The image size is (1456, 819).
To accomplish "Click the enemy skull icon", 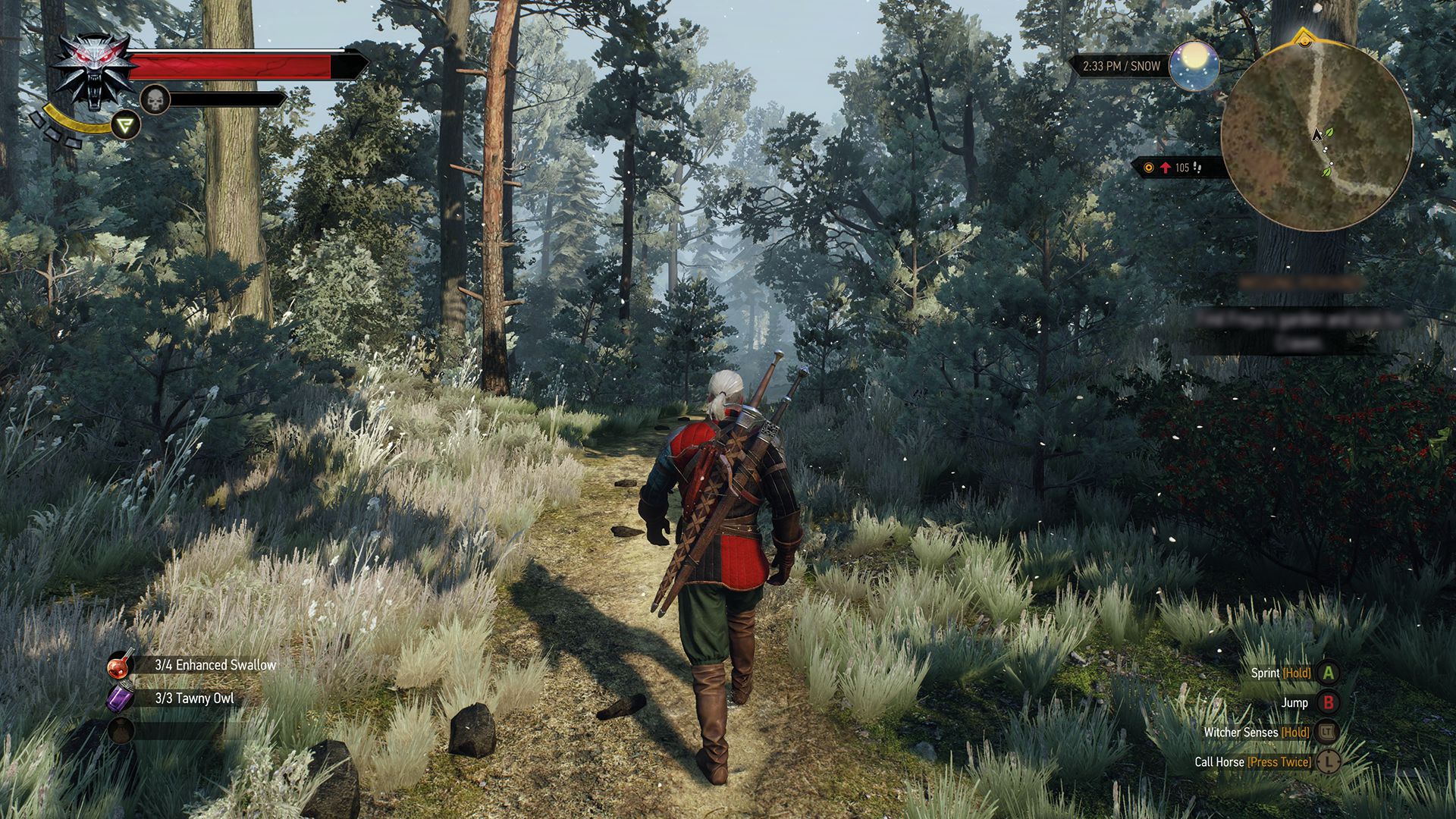I will coord(155,101).
